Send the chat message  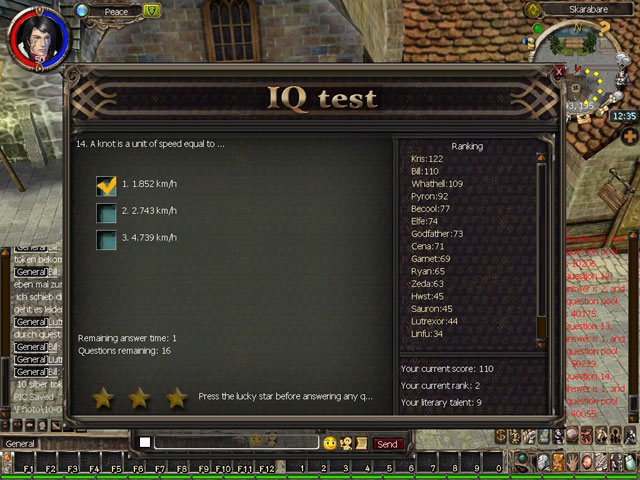tap(387, 443)
